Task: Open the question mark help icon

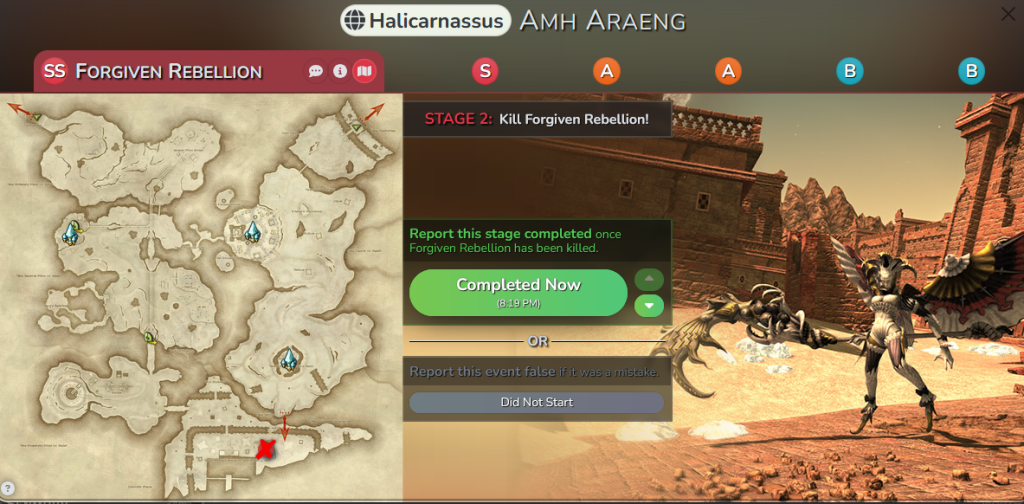Action: click(8, 488)
